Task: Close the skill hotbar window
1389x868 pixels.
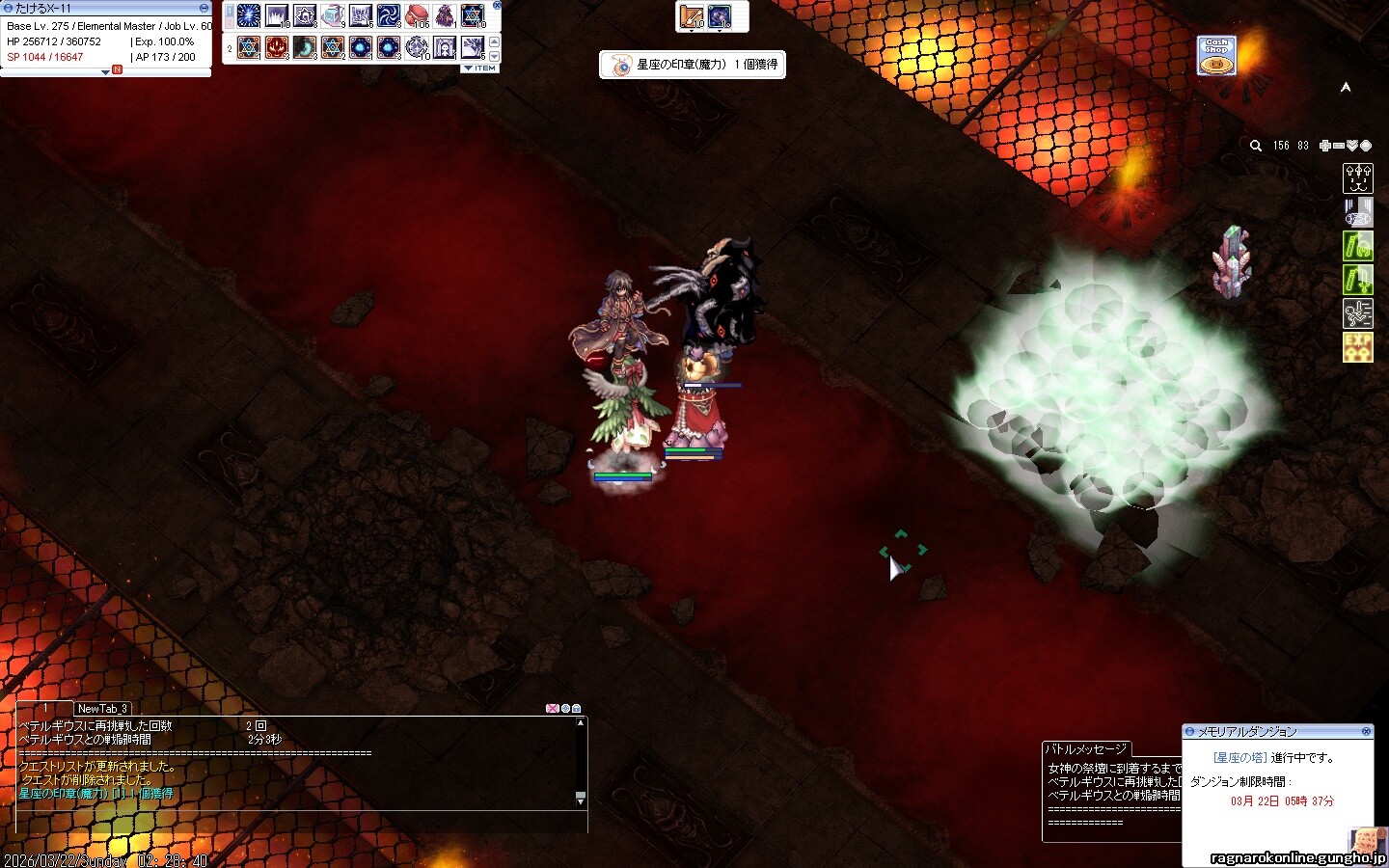Action: 497,5
